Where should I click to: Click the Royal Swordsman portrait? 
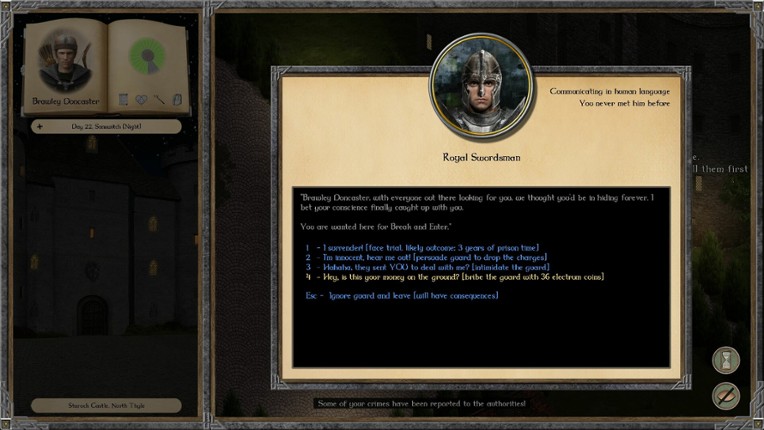(x=481, y=87)
